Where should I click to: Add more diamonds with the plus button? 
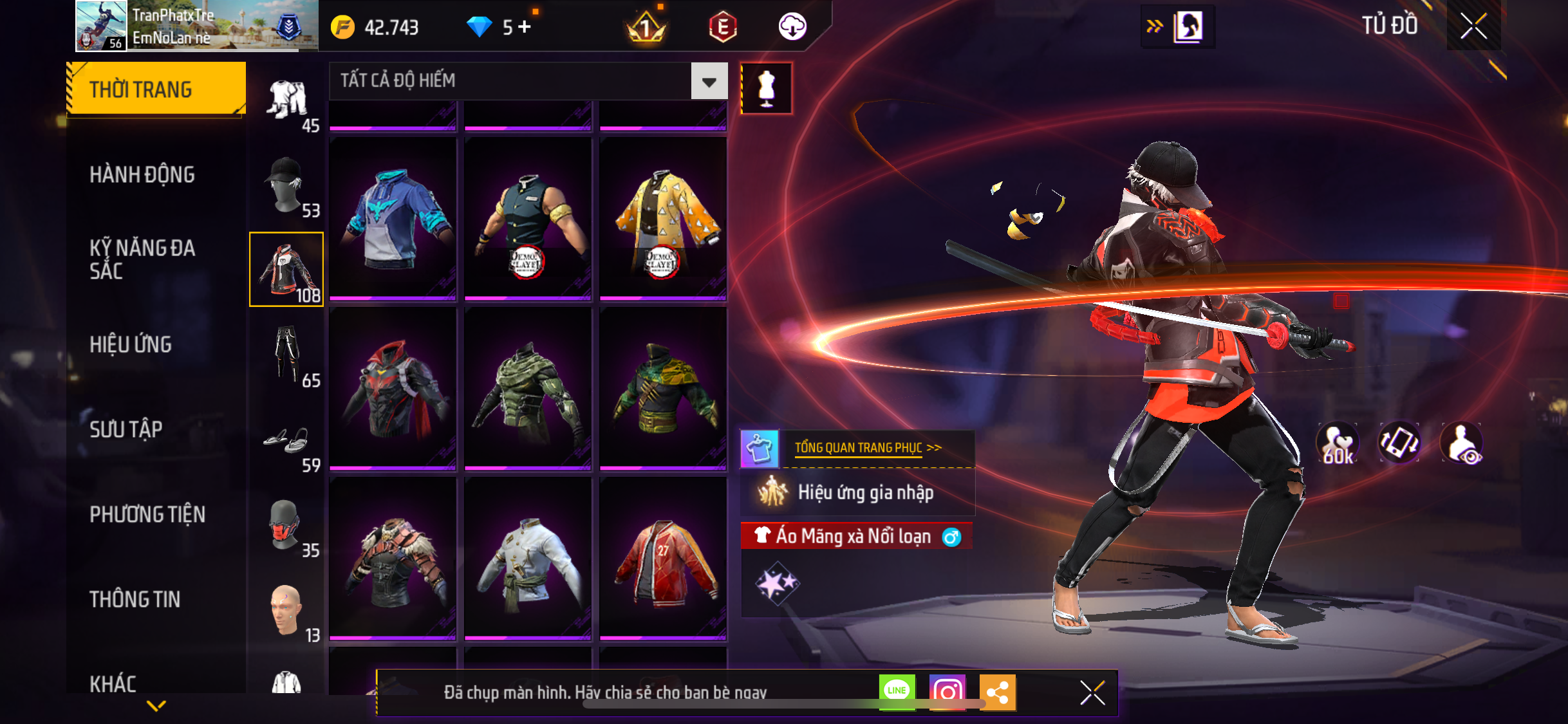point(525,27)
